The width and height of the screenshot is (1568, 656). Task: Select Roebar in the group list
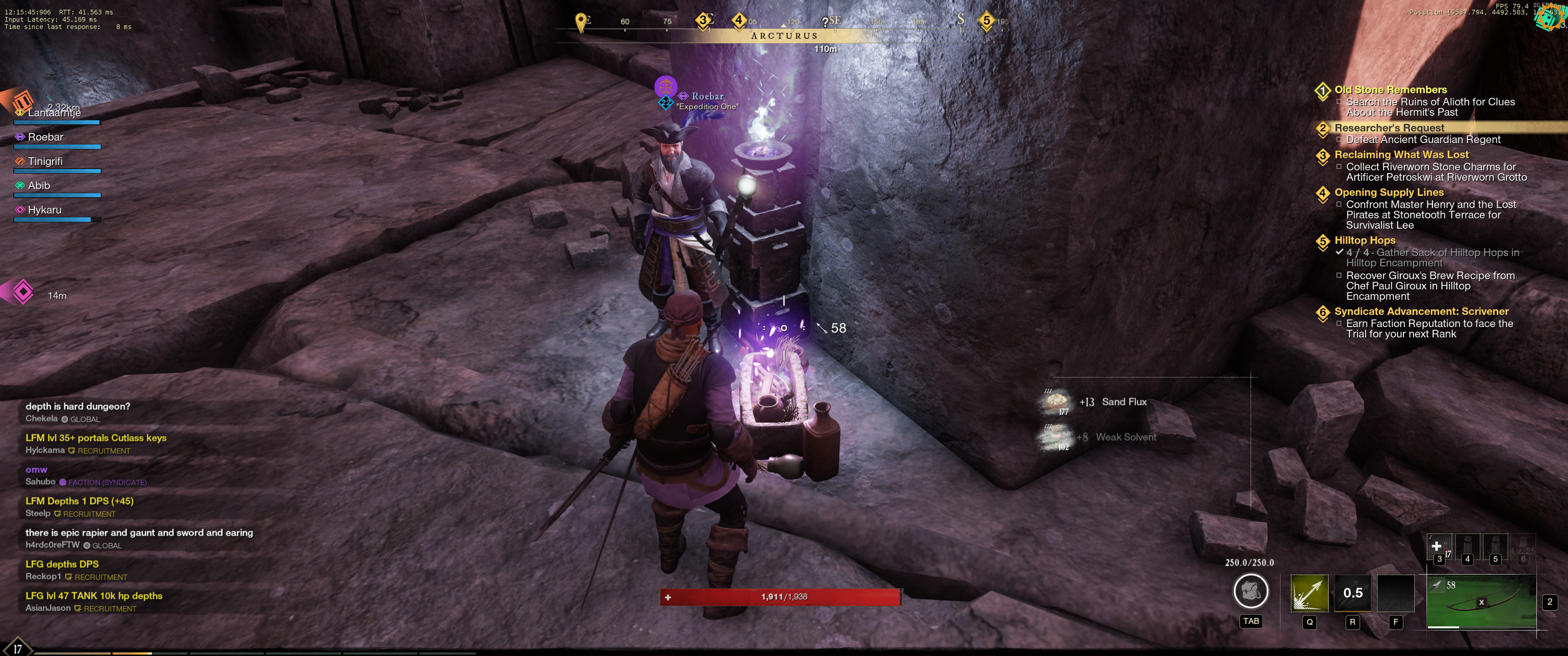tap(46, 137)
